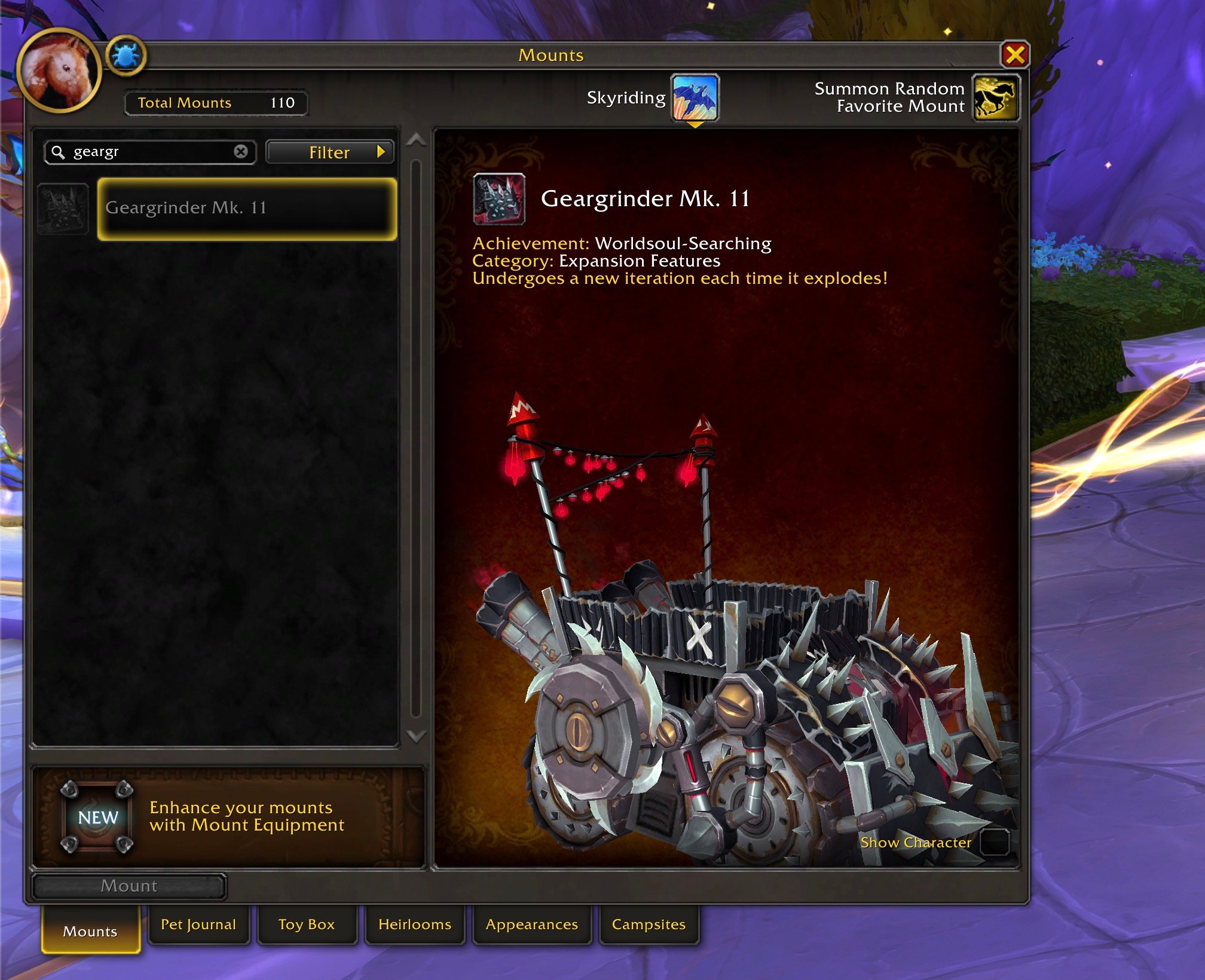Go to the Heirlooms tab

click(415, 924)
